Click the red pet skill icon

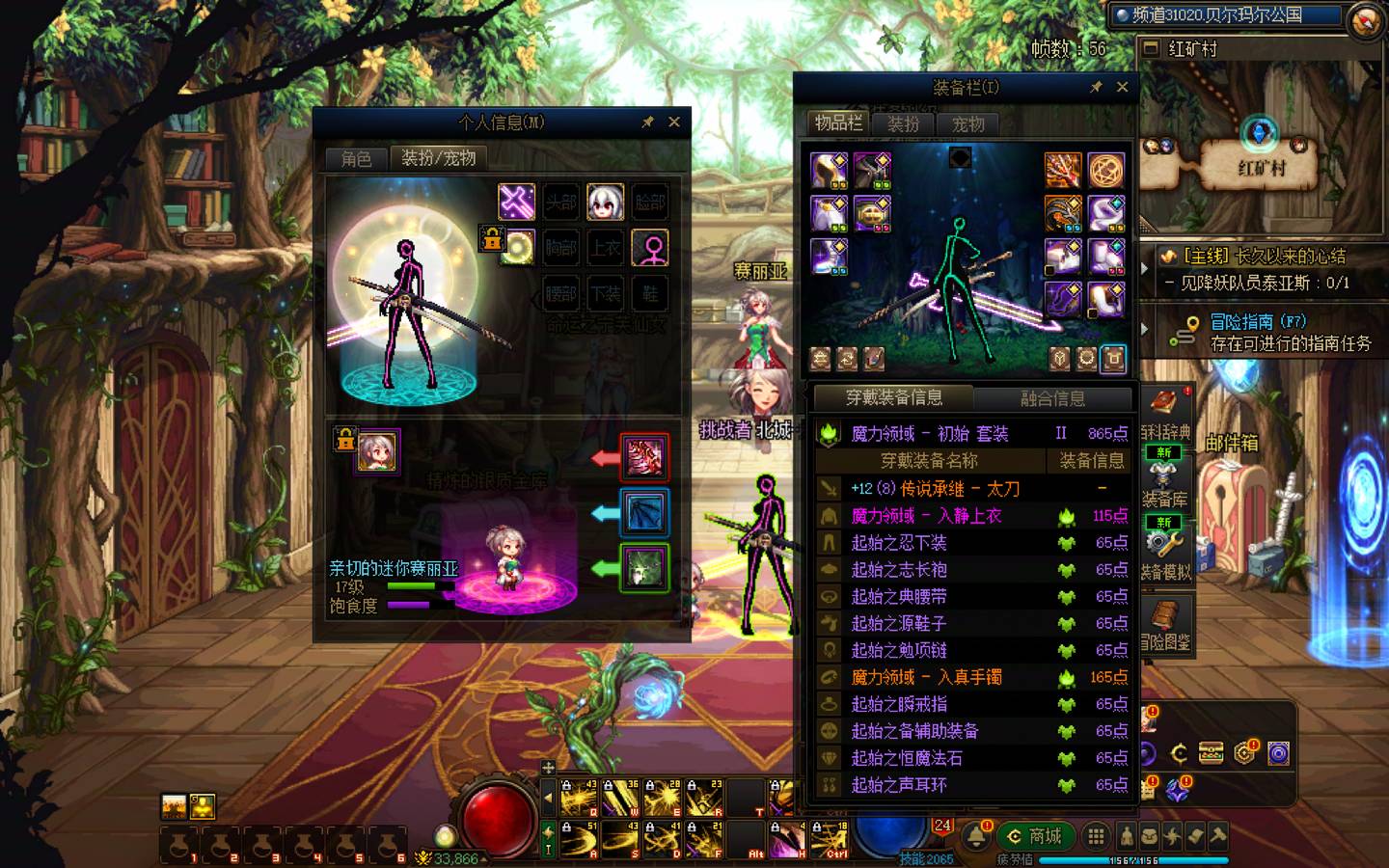pos(643,457)
